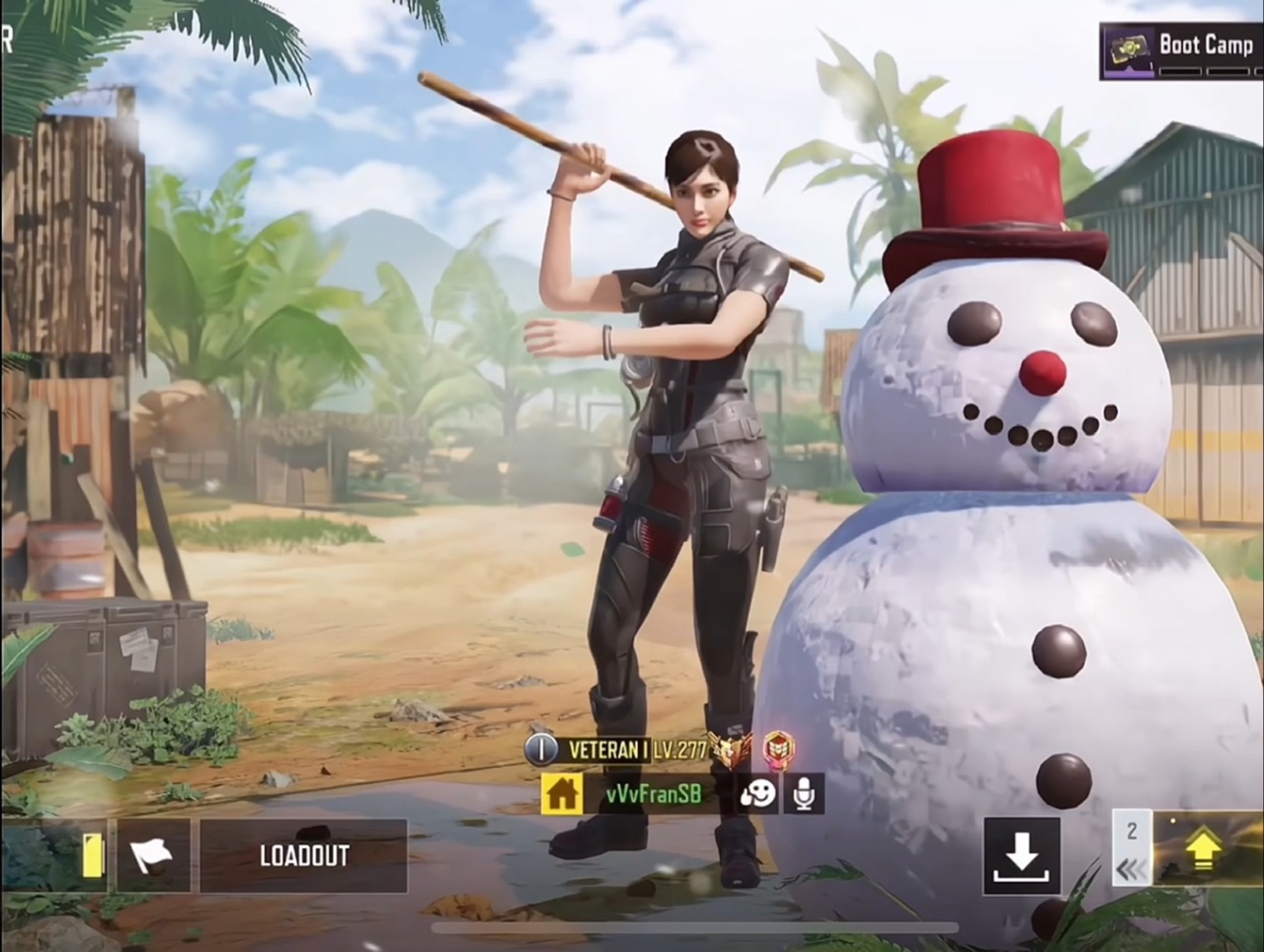This screenshot has width=1264, height=952.
Task: Click the yellow house icon
Action: tap(561, 793)
